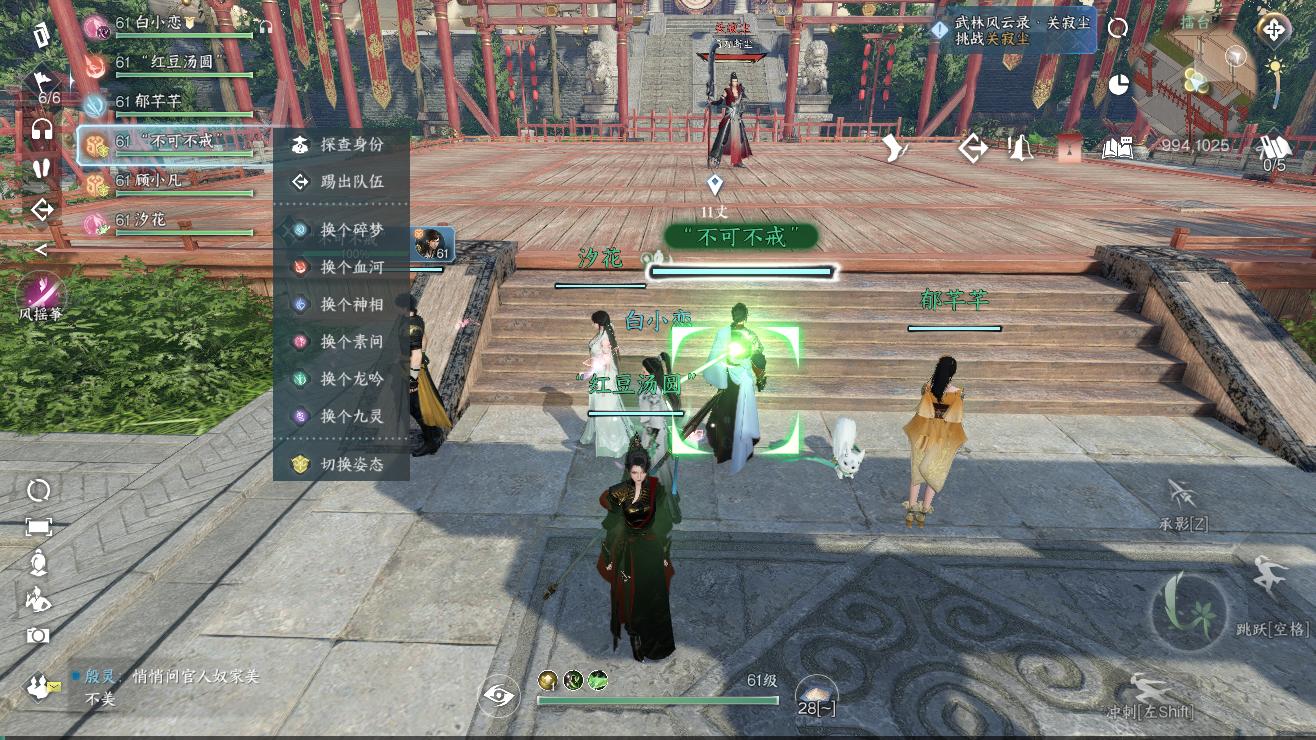1316x740 pixels.
Task: Choose 踢出队伍 to kick the member
Action: pyautogui.click(x=341, y=182)
